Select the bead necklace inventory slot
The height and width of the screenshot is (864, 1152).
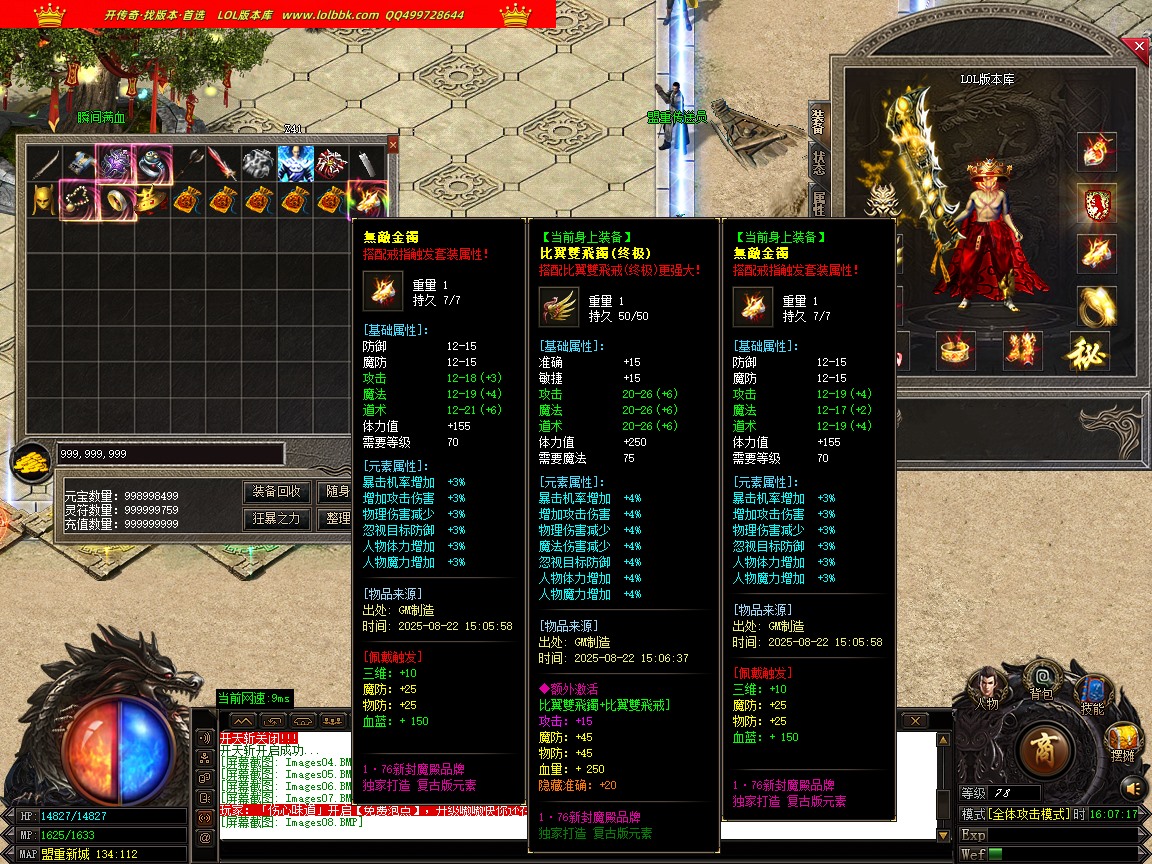coord(77,200)
